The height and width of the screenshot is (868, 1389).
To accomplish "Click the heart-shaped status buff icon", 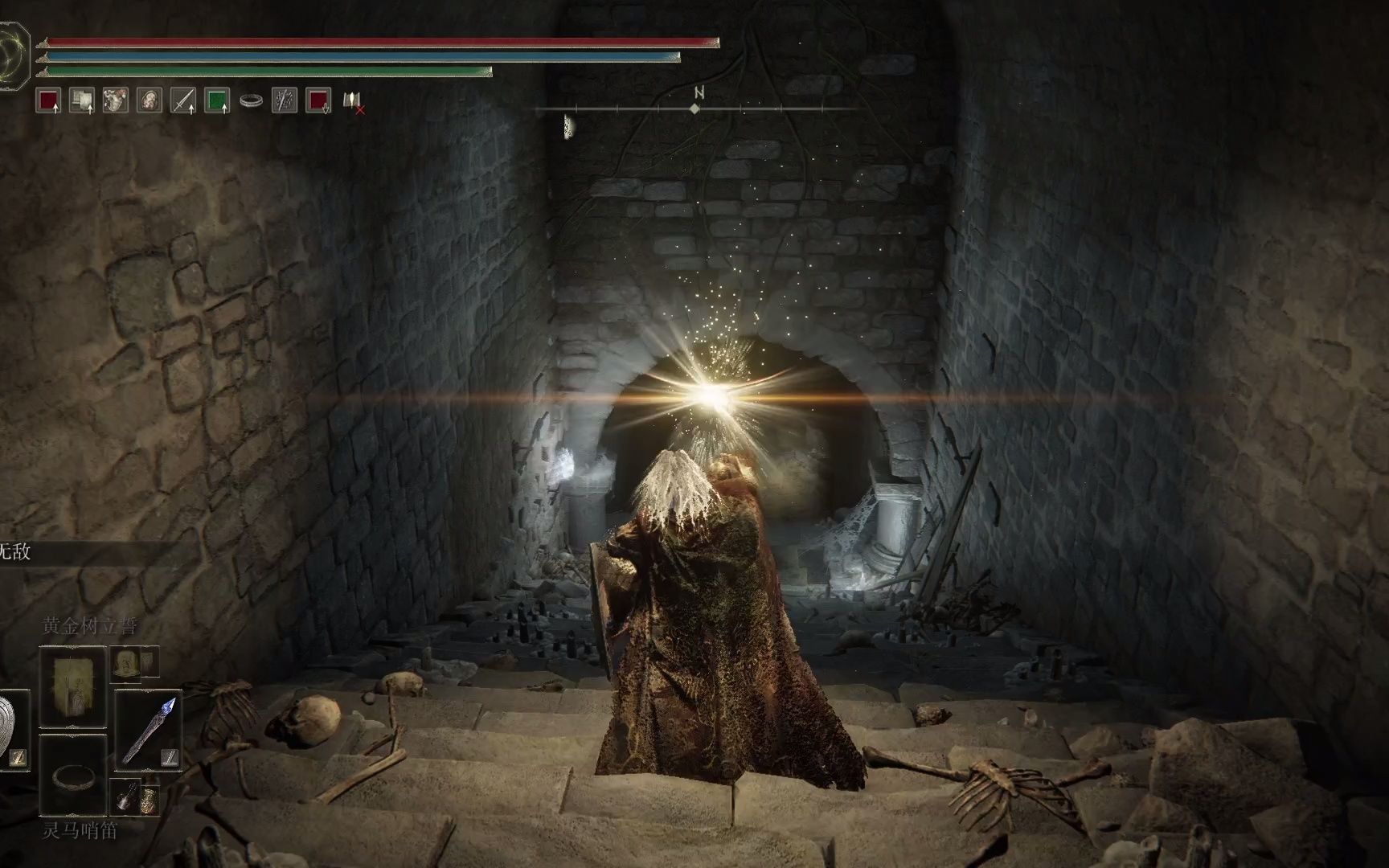I will pyautogui.click(x=116, y=100).
